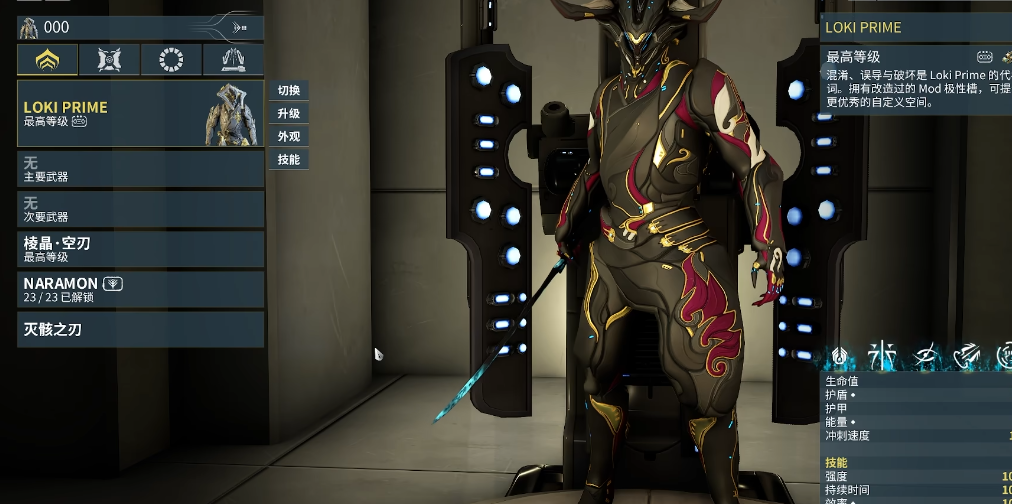Open the 外观 (appearance) menu
This screenshot has width=1012, height=504.
tap(288, 137)
